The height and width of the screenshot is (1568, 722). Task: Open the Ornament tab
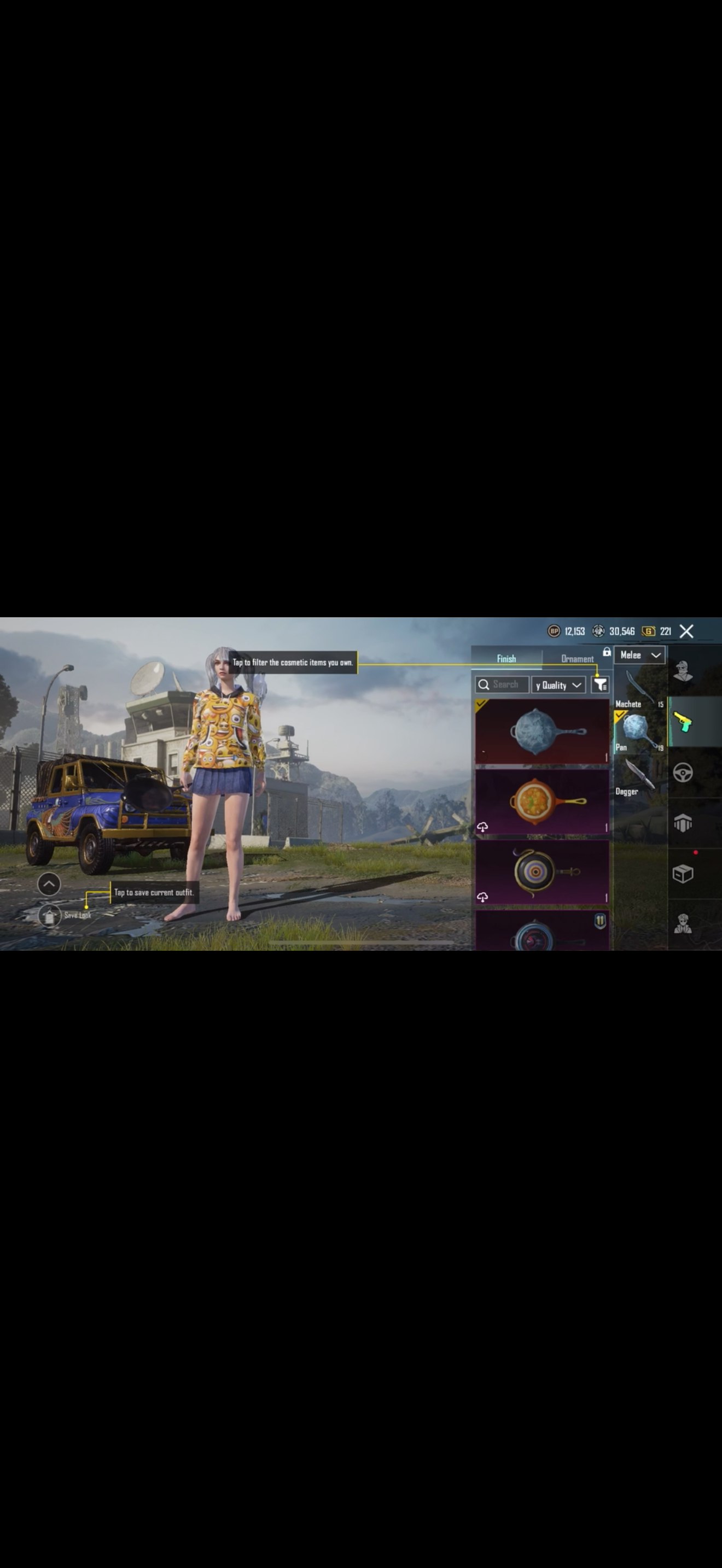pos(577,659)
